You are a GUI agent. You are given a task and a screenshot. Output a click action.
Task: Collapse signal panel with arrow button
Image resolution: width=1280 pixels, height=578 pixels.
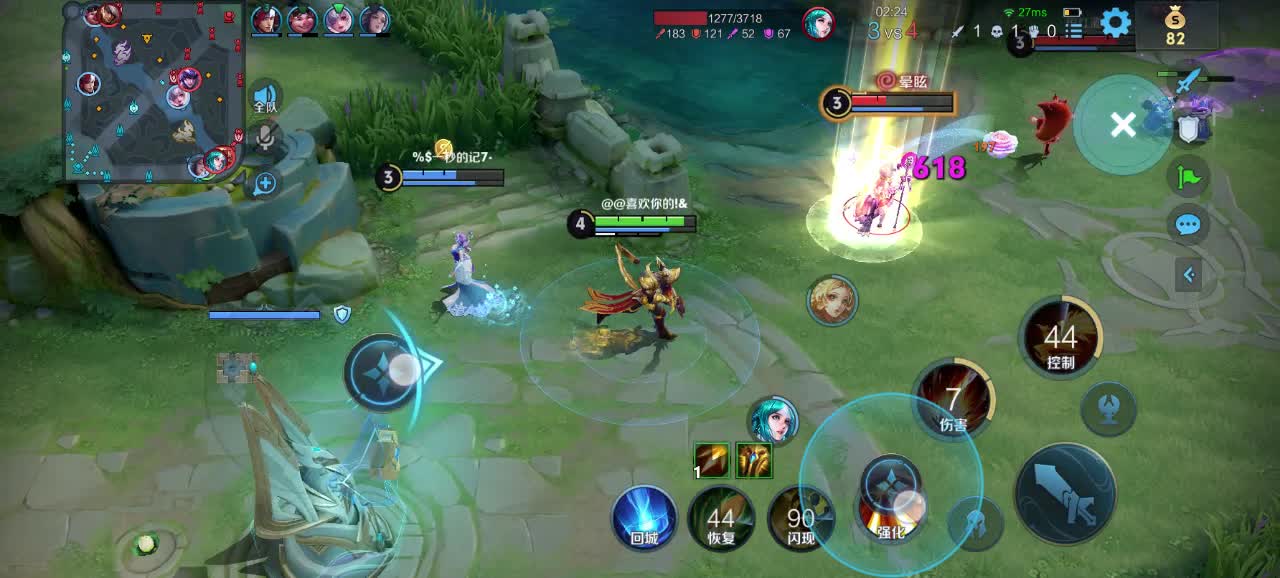pyautogui.click(x=1188, y=274)
